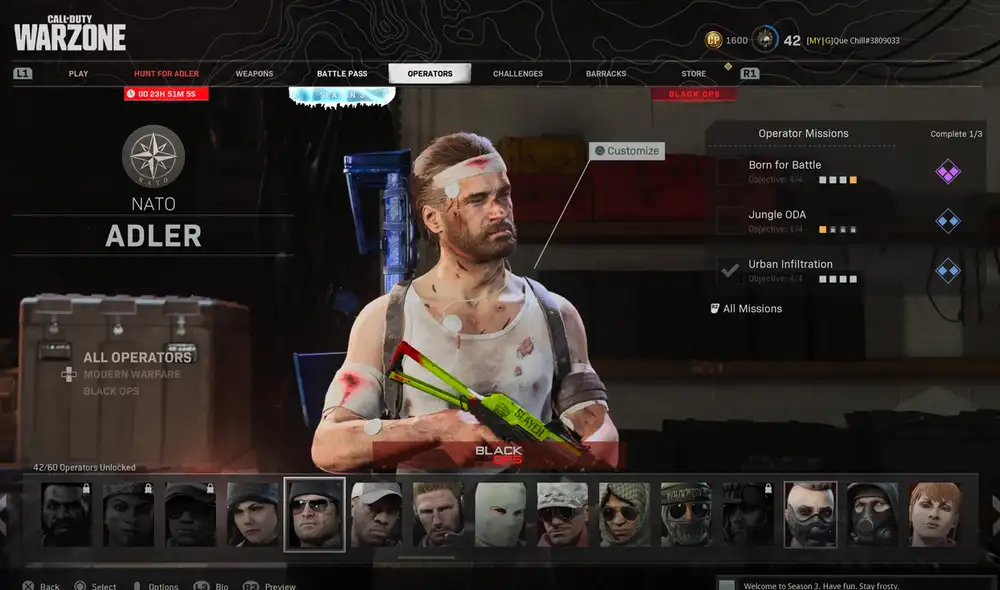Screen dimensions: 1000x590
Task: Select the white baseball cap operator portrait
Action: [376, 514]
